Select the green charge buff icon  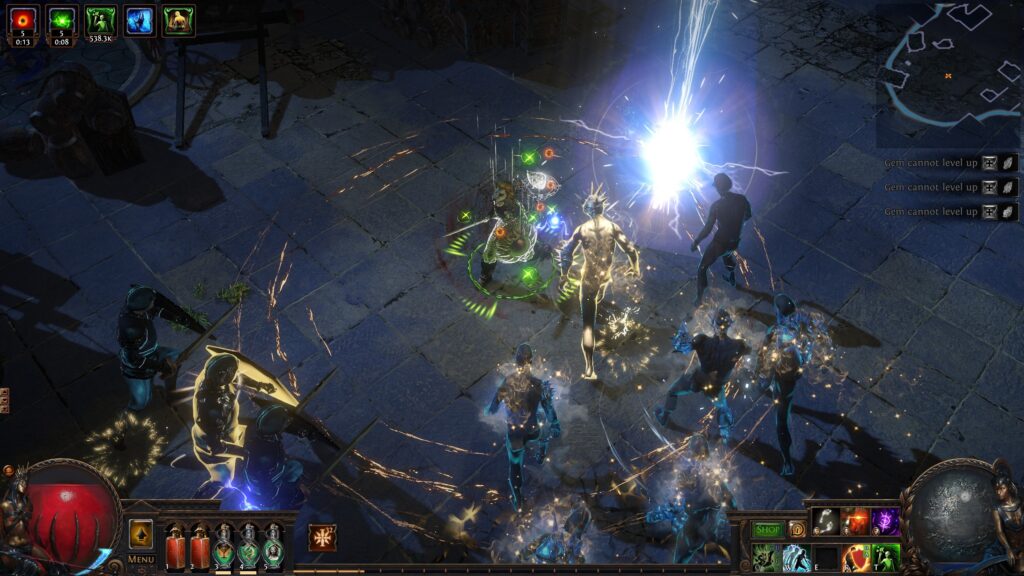tap(62, 20)
